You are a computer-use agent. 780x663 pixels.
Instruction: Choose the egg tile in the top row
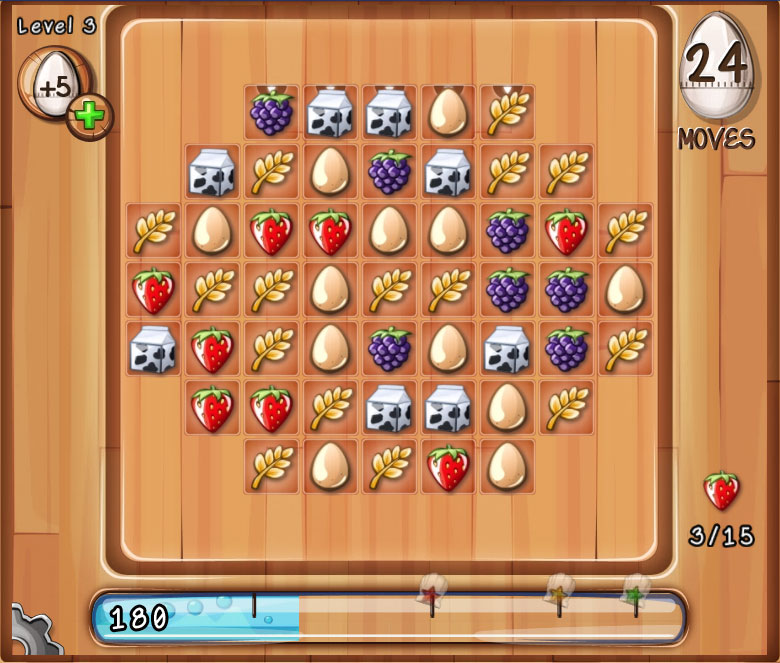pyautogui.click(x=449, y=112)
